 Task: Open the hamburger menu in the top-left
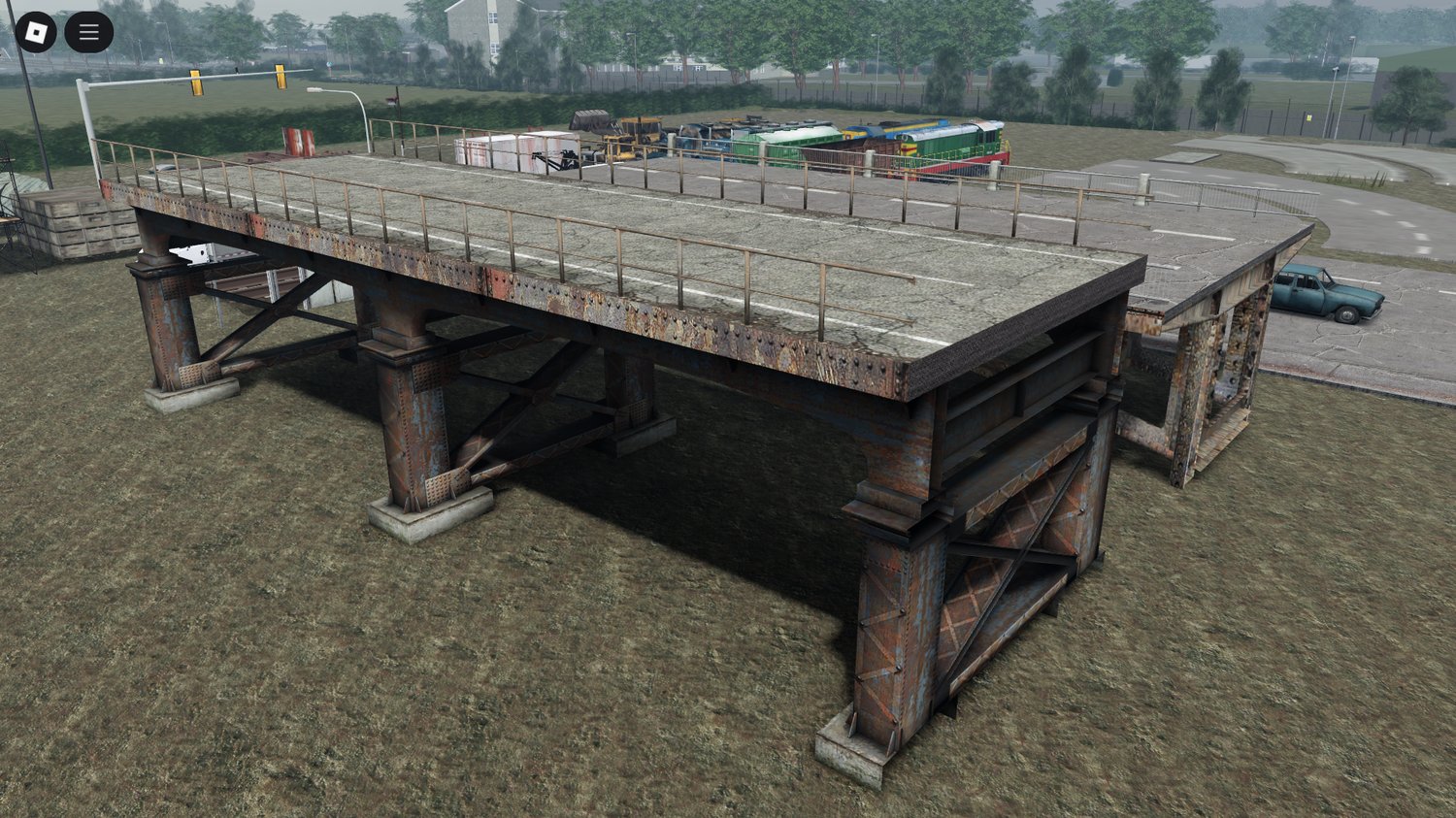tap(88, 30)
